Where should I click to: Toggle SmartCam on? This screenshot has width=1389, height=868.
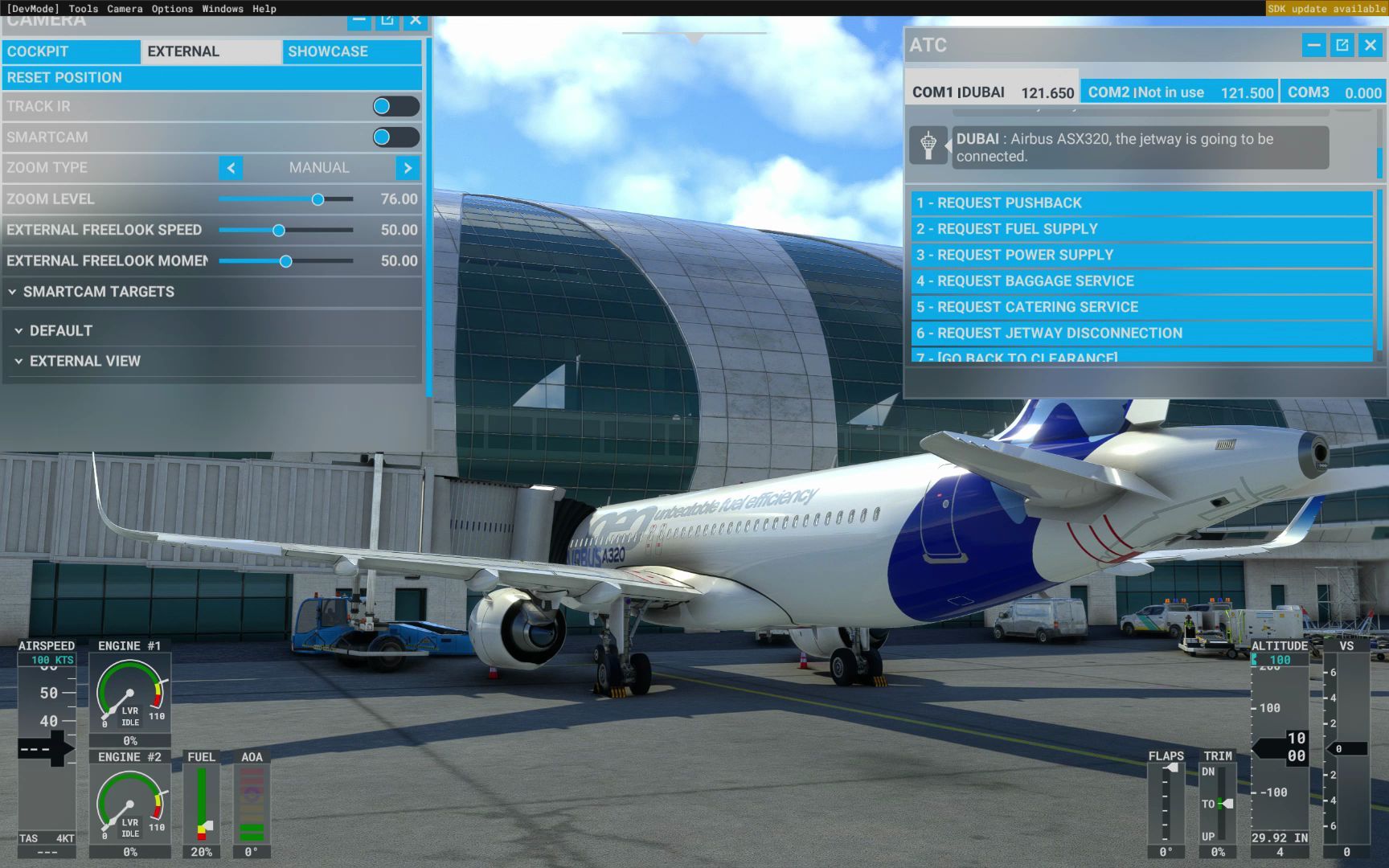pos(395,137)
